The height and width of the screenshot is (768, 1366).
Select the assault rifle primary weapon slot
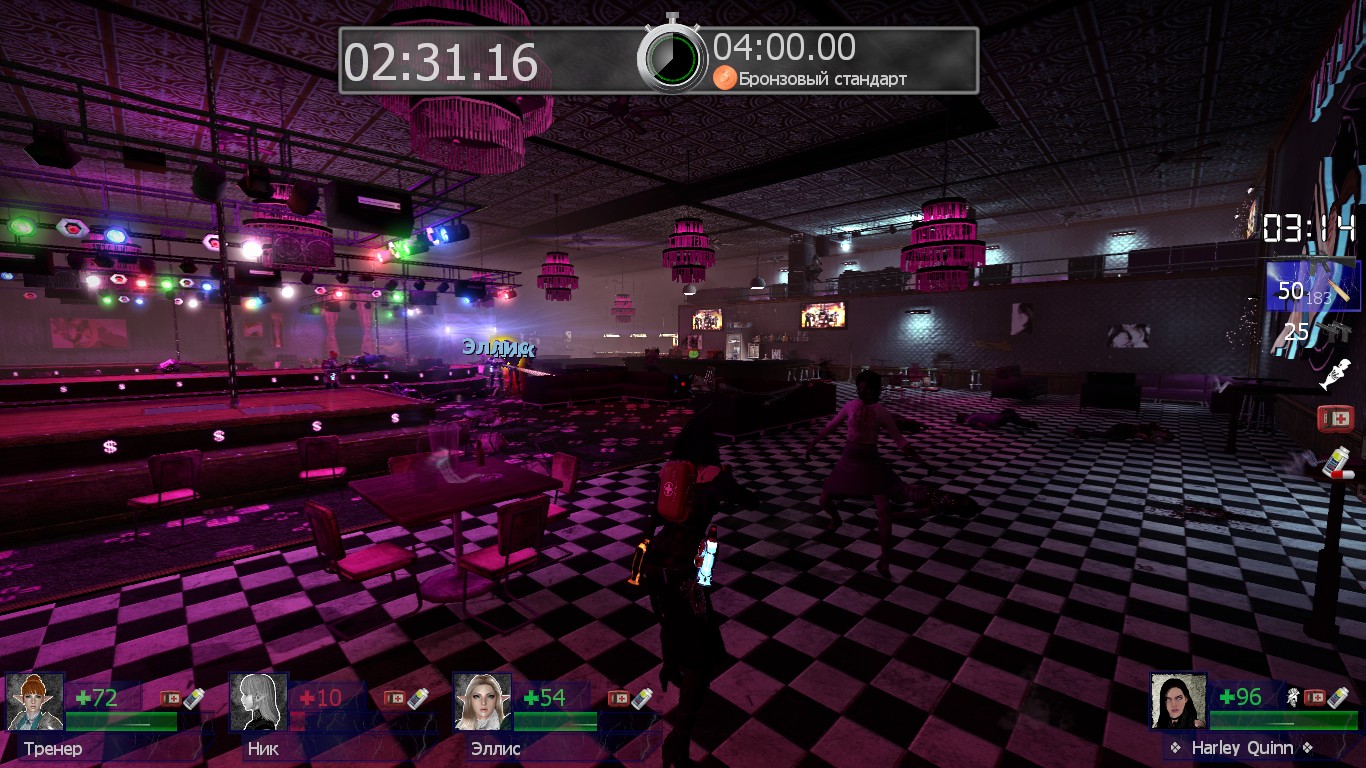[1313, 285]
